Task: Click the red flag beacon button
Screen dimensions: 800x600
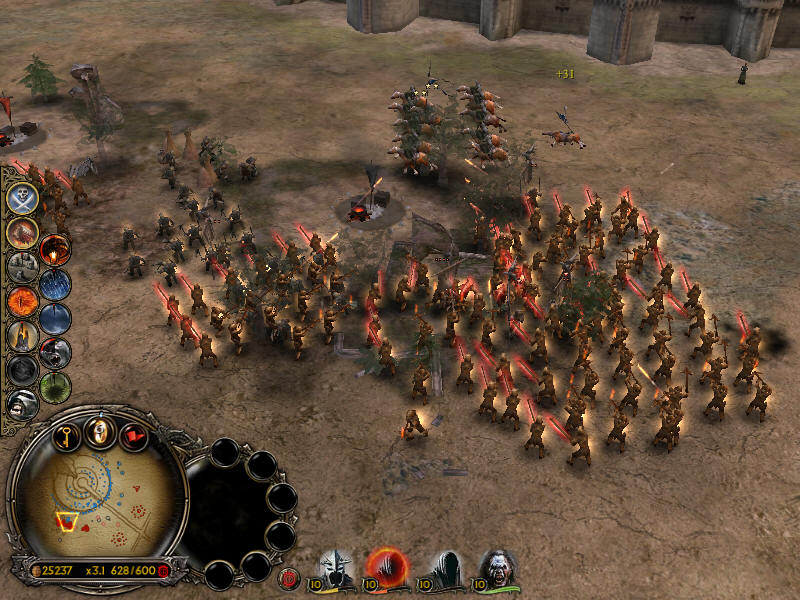Action: click(133, 437)
